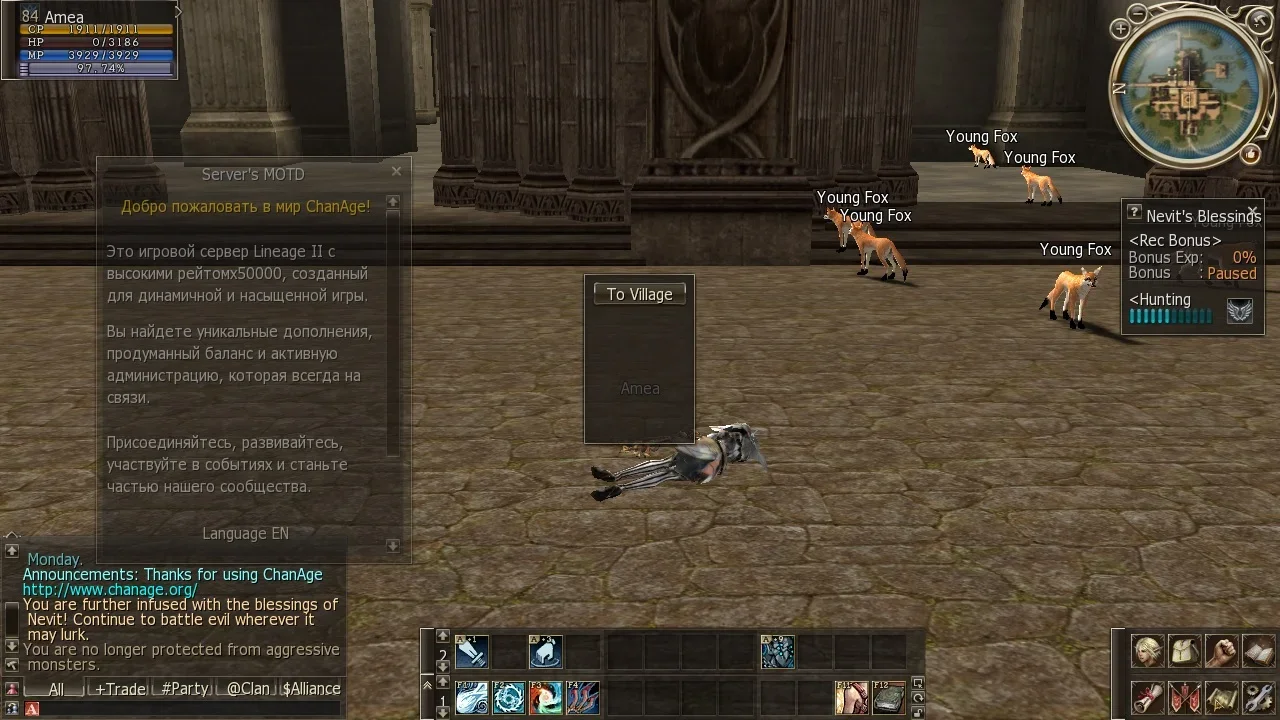The height and width of the screenshot is (720, 1280).
Task: Switch to the +Trade chat tab
Action: point(119,689)
